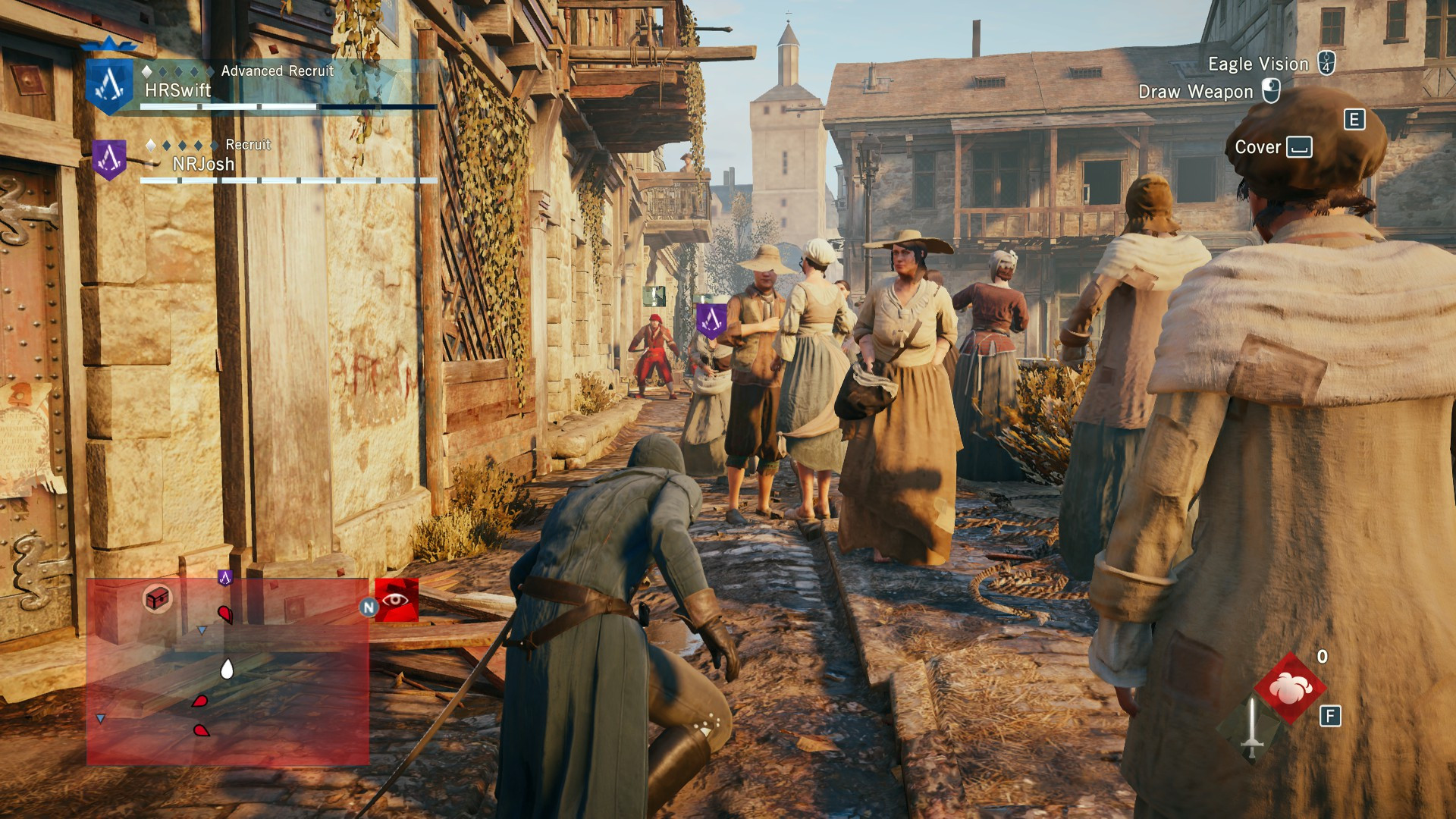Click the purple co-op partner marker above the crowd
The height and width of the screenshot is (819, 1456).
coord(711,320)
